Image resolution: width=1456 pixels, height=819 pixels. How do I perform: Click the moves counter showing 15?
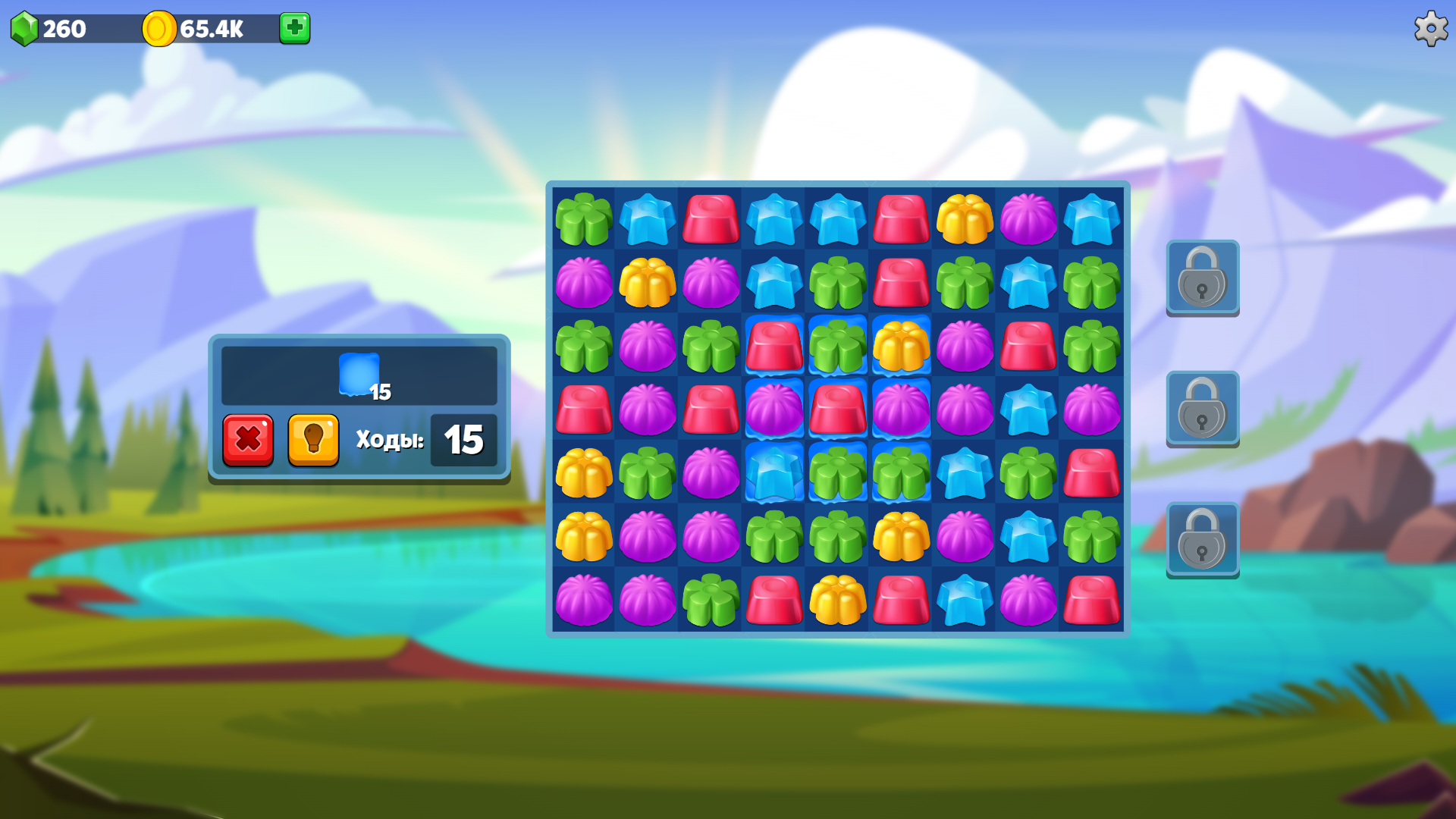(x=463, y=440)
